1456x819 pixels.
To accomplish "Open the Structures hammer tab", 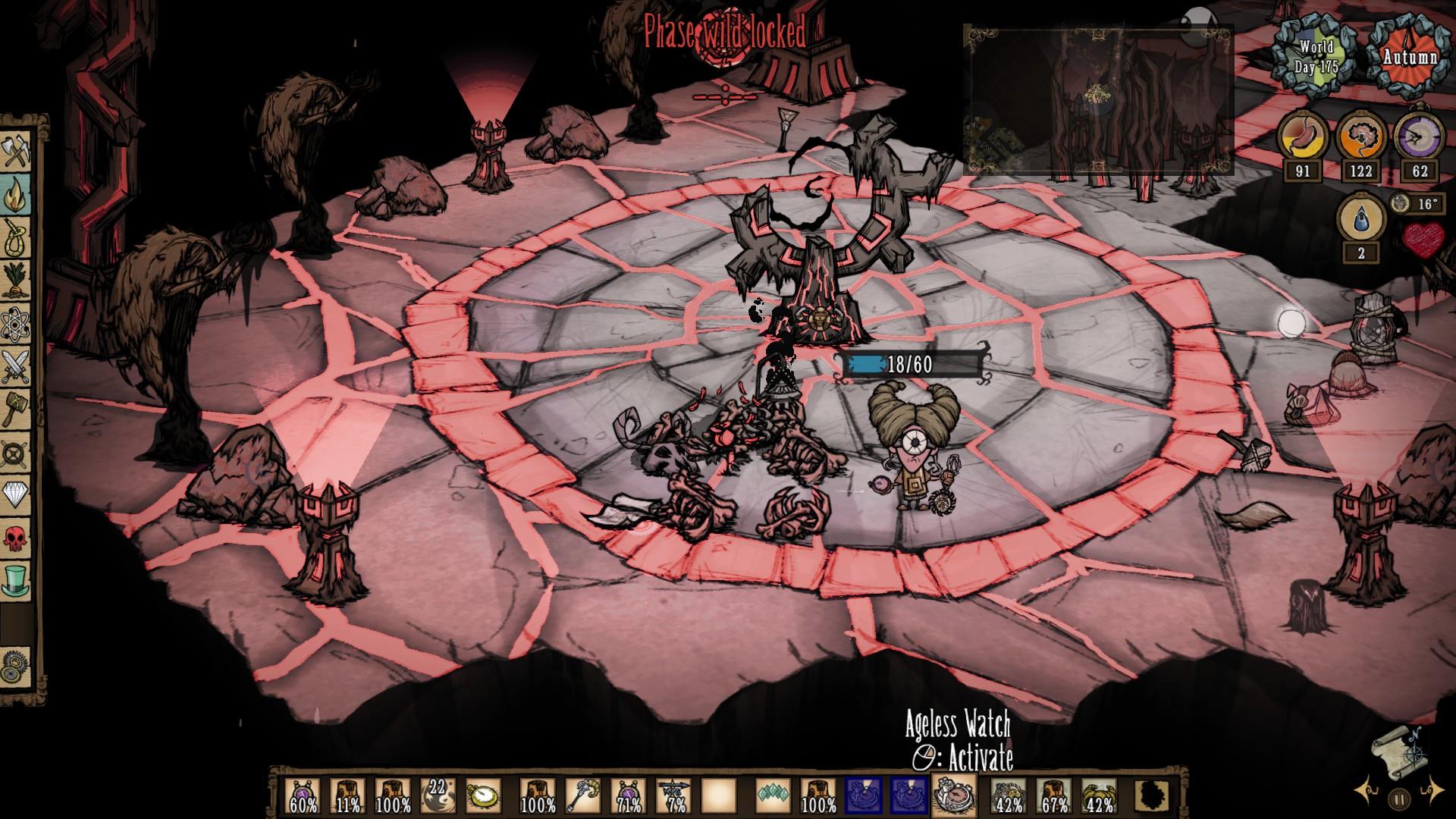I will 16,410.
